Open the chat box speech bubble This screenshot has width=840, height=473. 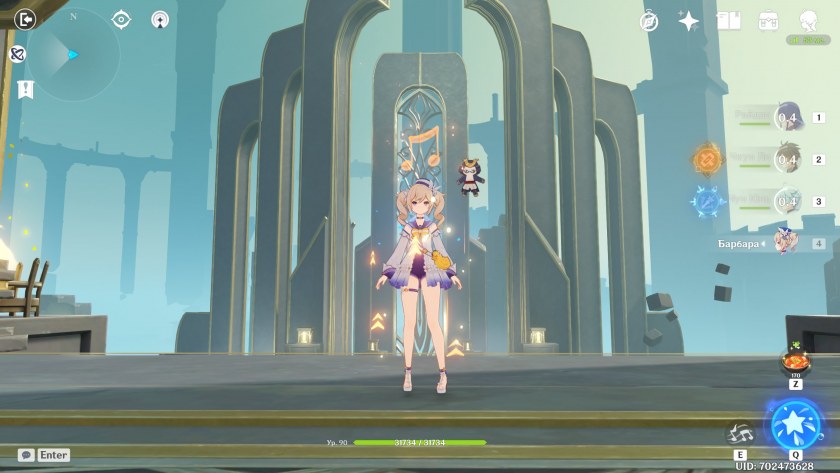click(x=26, y=455)
